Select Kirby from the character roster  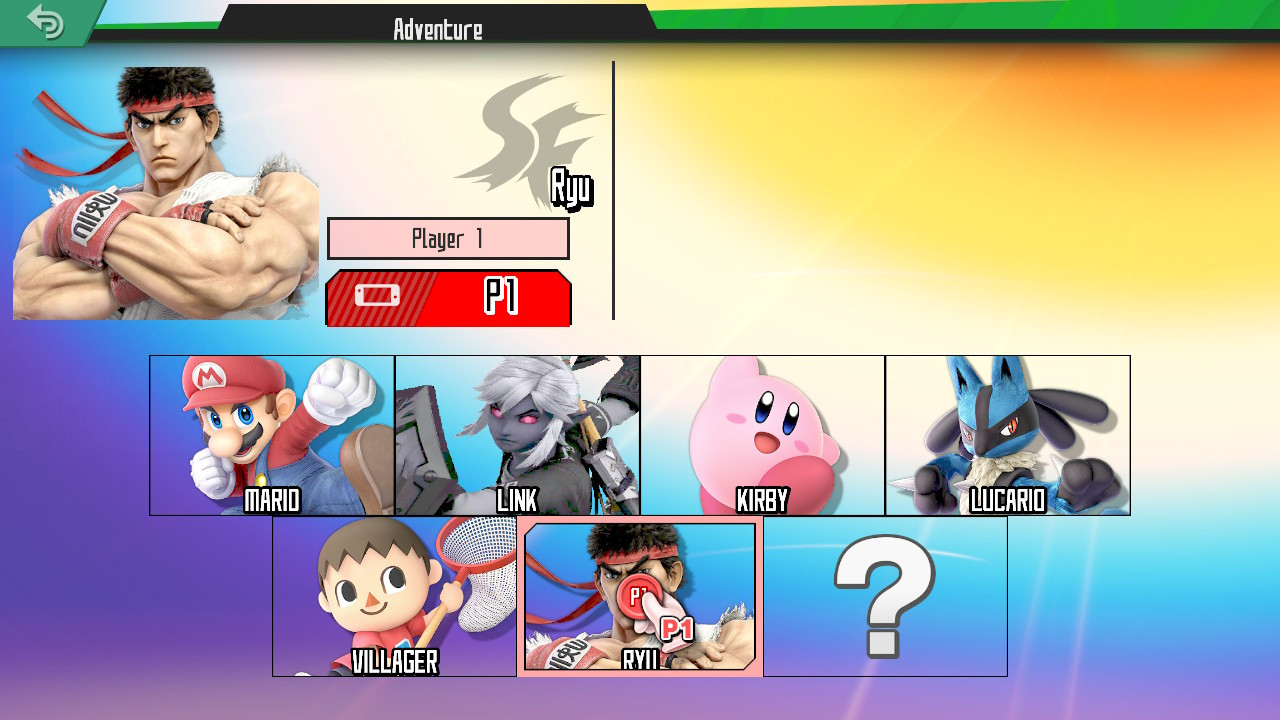click(762, 433)
